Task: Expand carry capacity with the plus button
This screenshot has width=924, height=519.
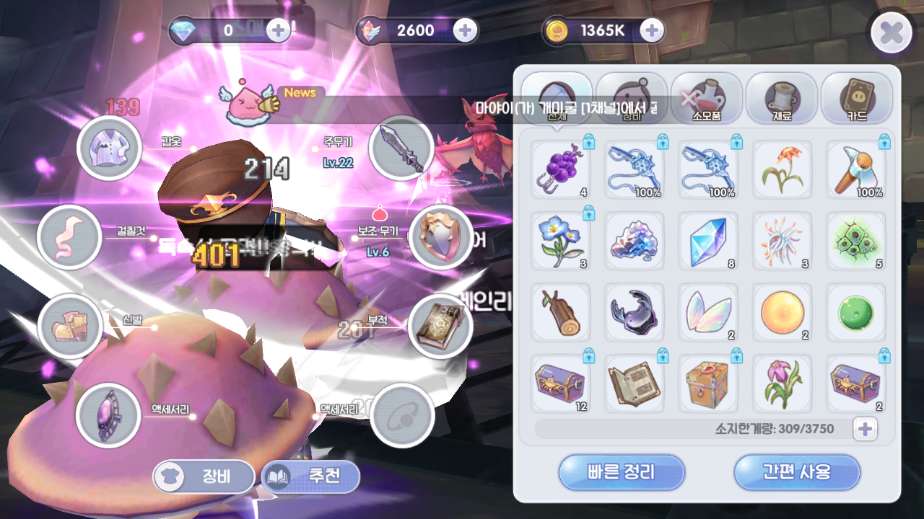Action: tap(864, 429)
